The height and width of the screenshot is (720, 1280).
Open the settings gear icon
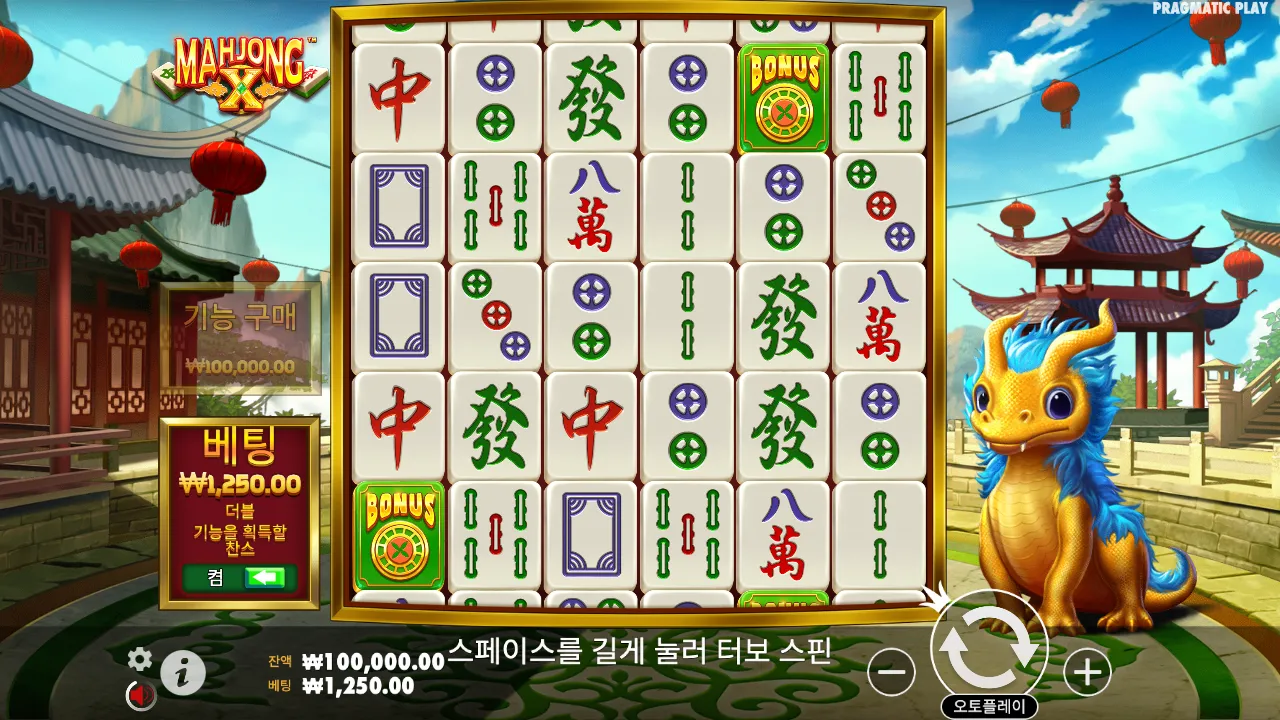[x=139, y=660]
